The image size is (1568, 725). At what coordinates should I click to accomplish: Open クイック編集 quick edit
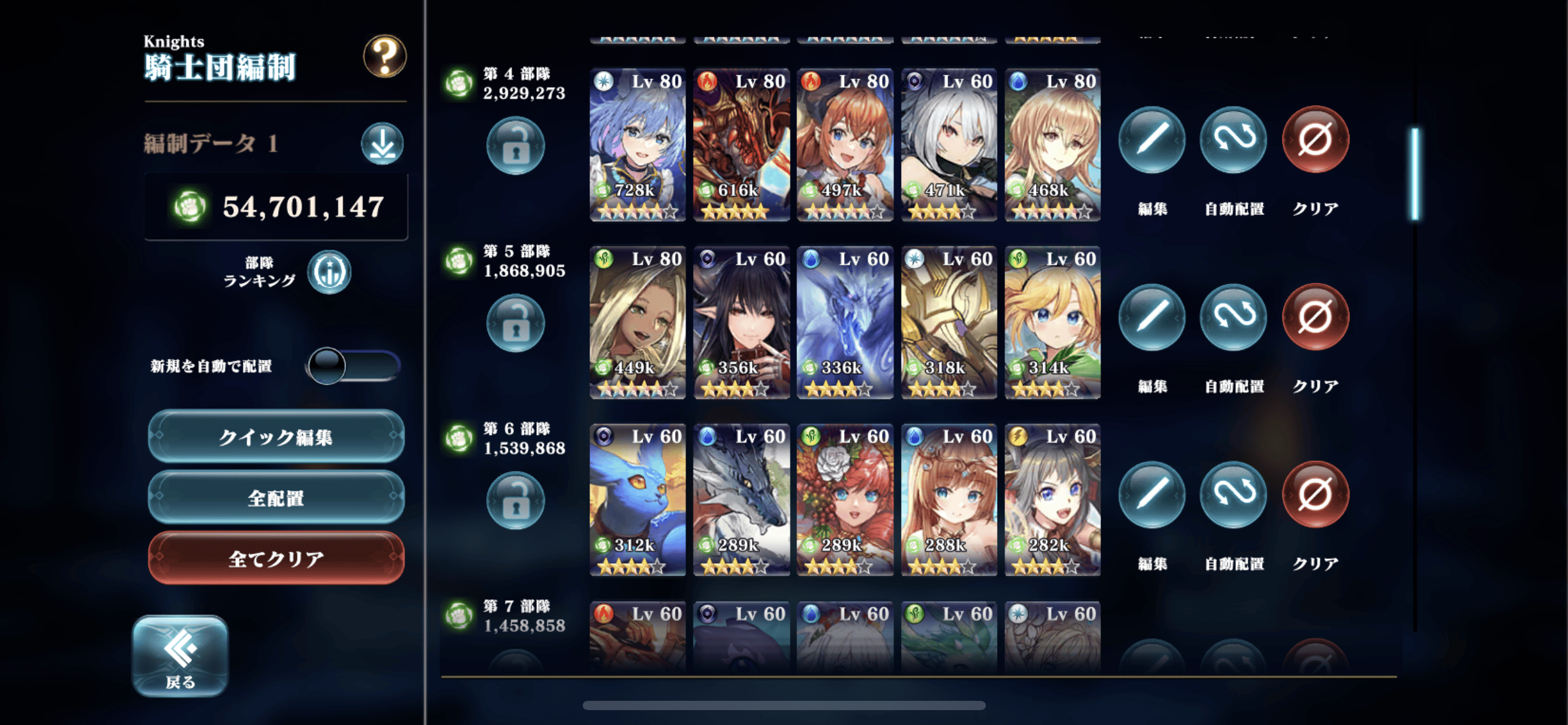(x=276, y=437)
